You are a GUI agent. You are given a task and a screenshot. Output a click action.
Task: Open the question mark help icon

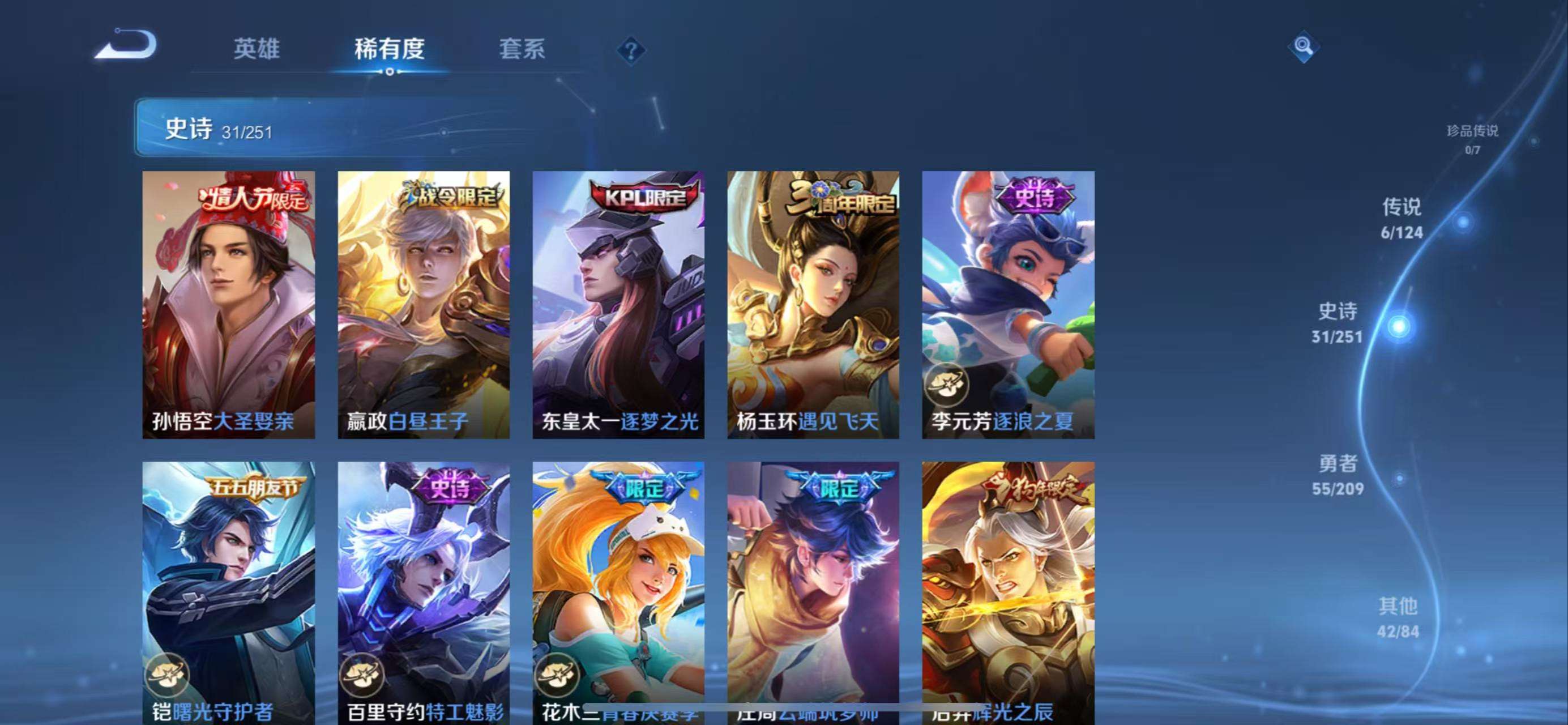(x=631, y=50)
